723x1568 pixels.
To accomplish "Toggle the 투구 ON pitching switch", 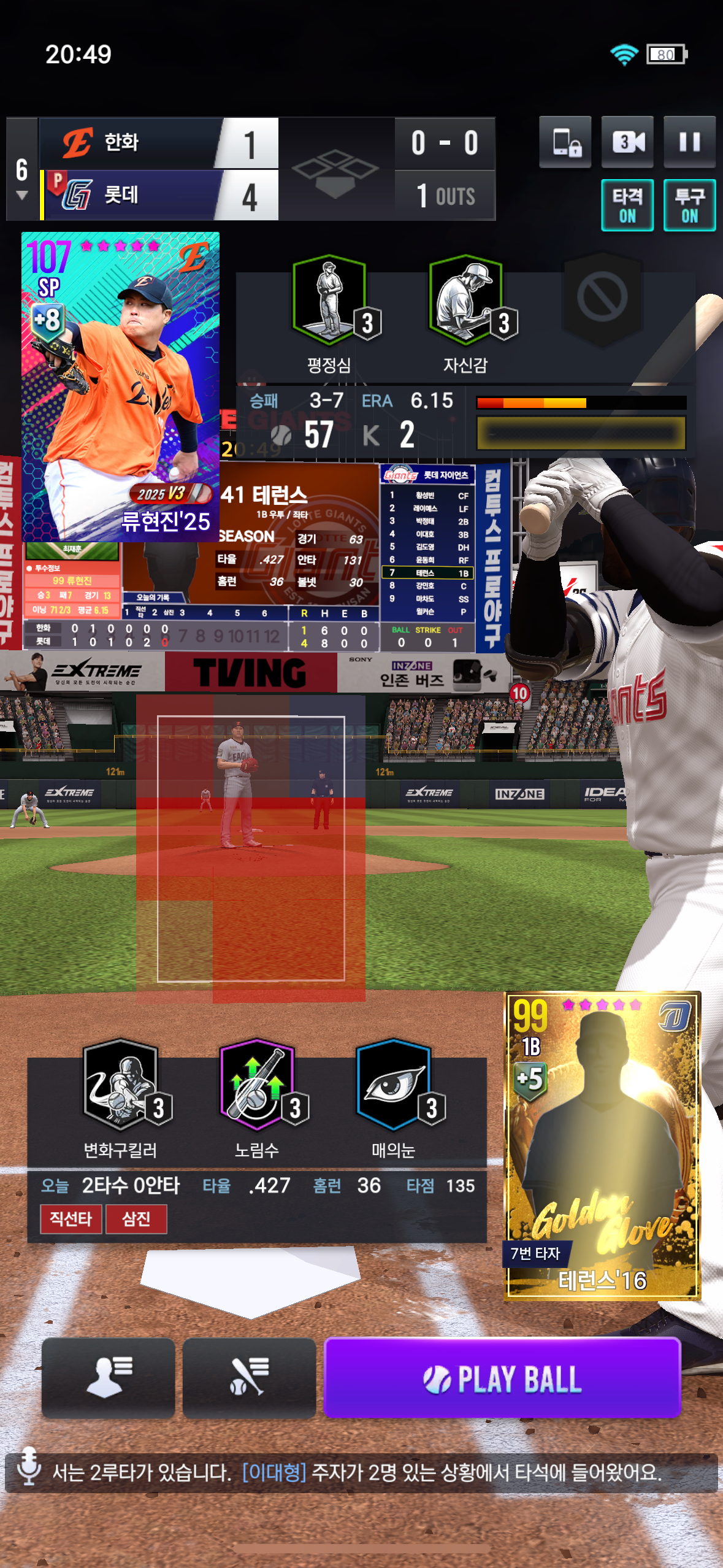I will 689,206.
